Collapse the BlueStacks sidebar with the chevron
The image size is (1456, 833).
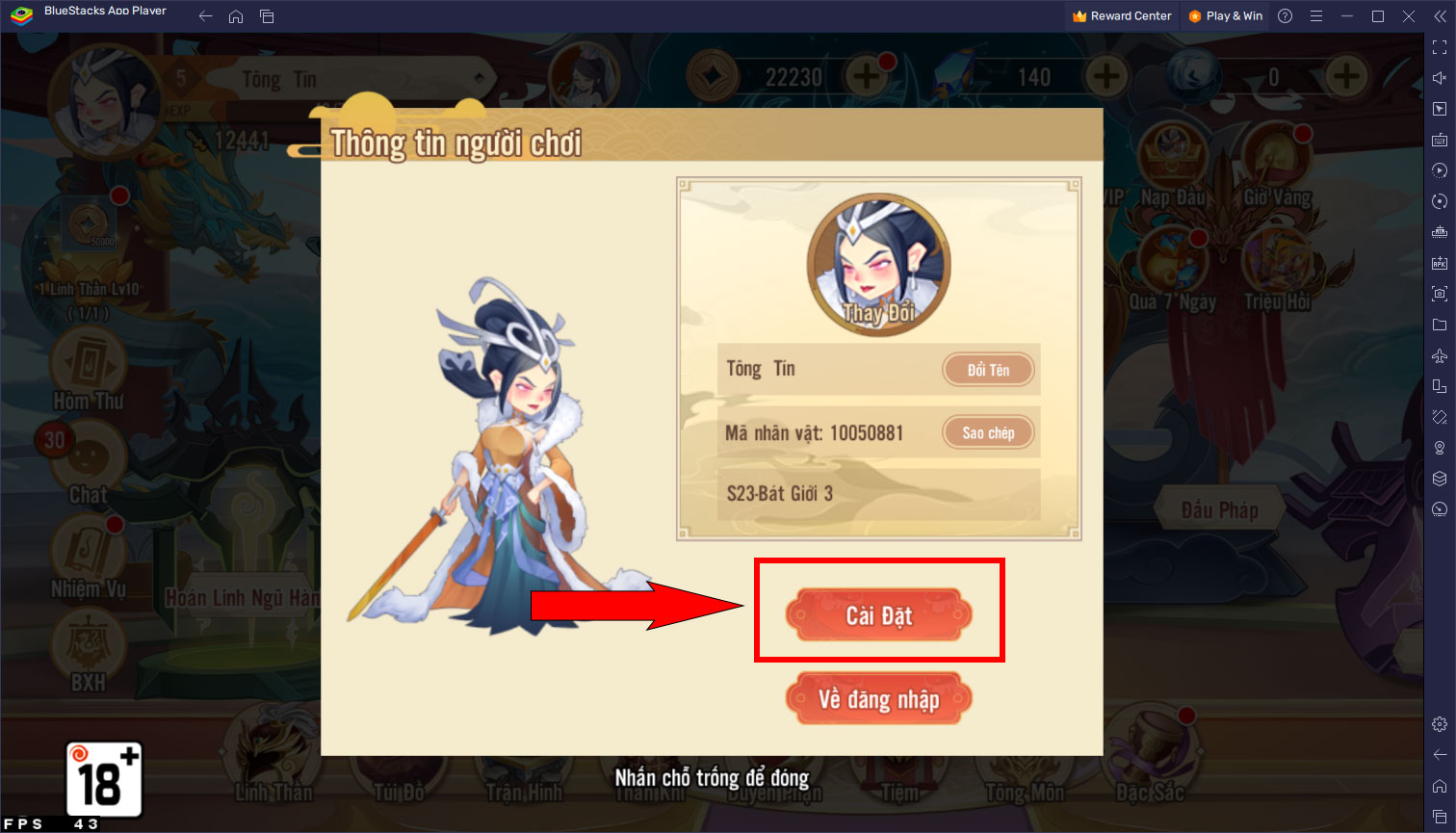(1439, 16)
